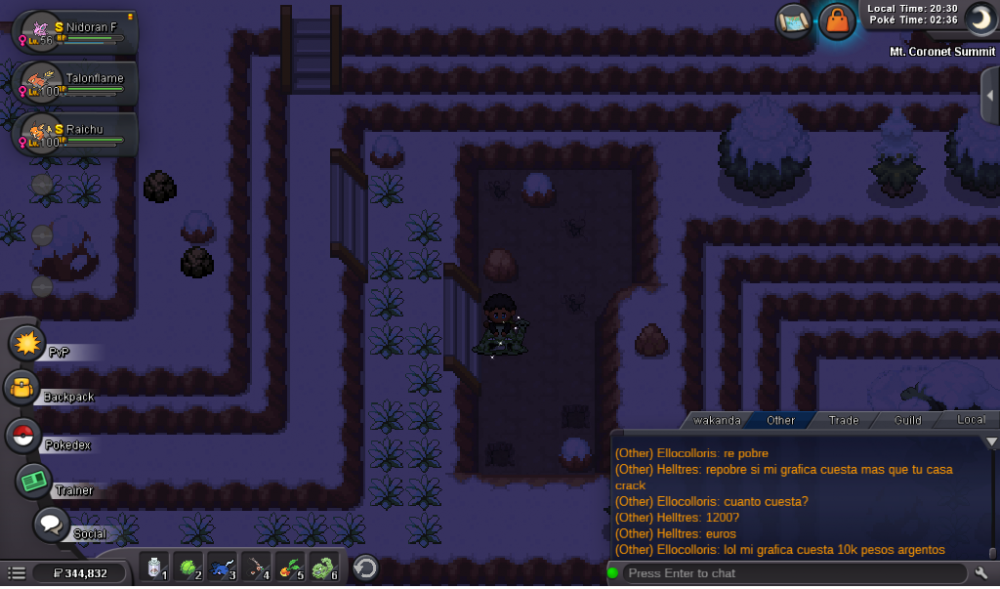This screenshot has height=589, width=1000.
Task: Open the hamburger list menu beside money
Action: tap(16, 573)
